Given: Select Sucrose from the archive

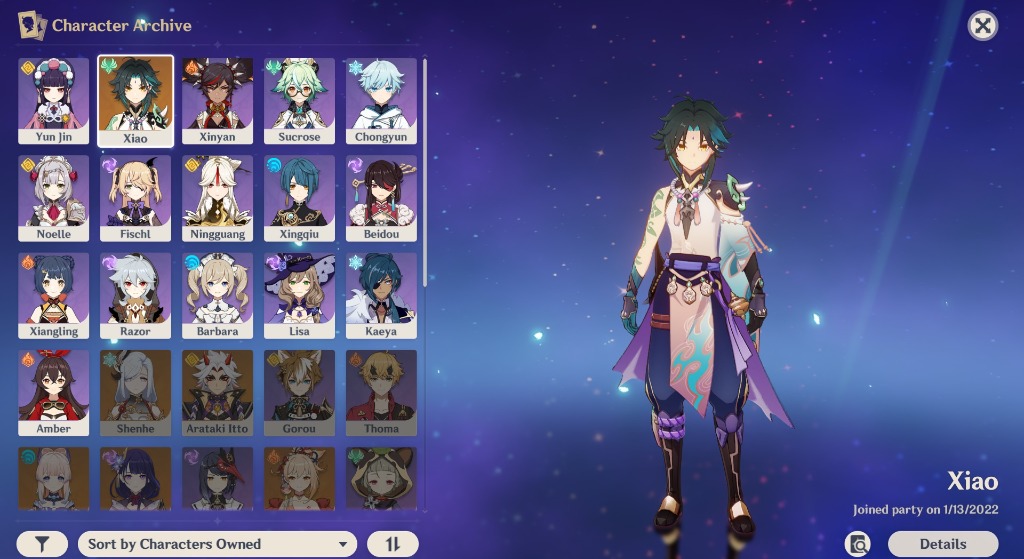Looking at the screenshot, I should coord(299,100).
